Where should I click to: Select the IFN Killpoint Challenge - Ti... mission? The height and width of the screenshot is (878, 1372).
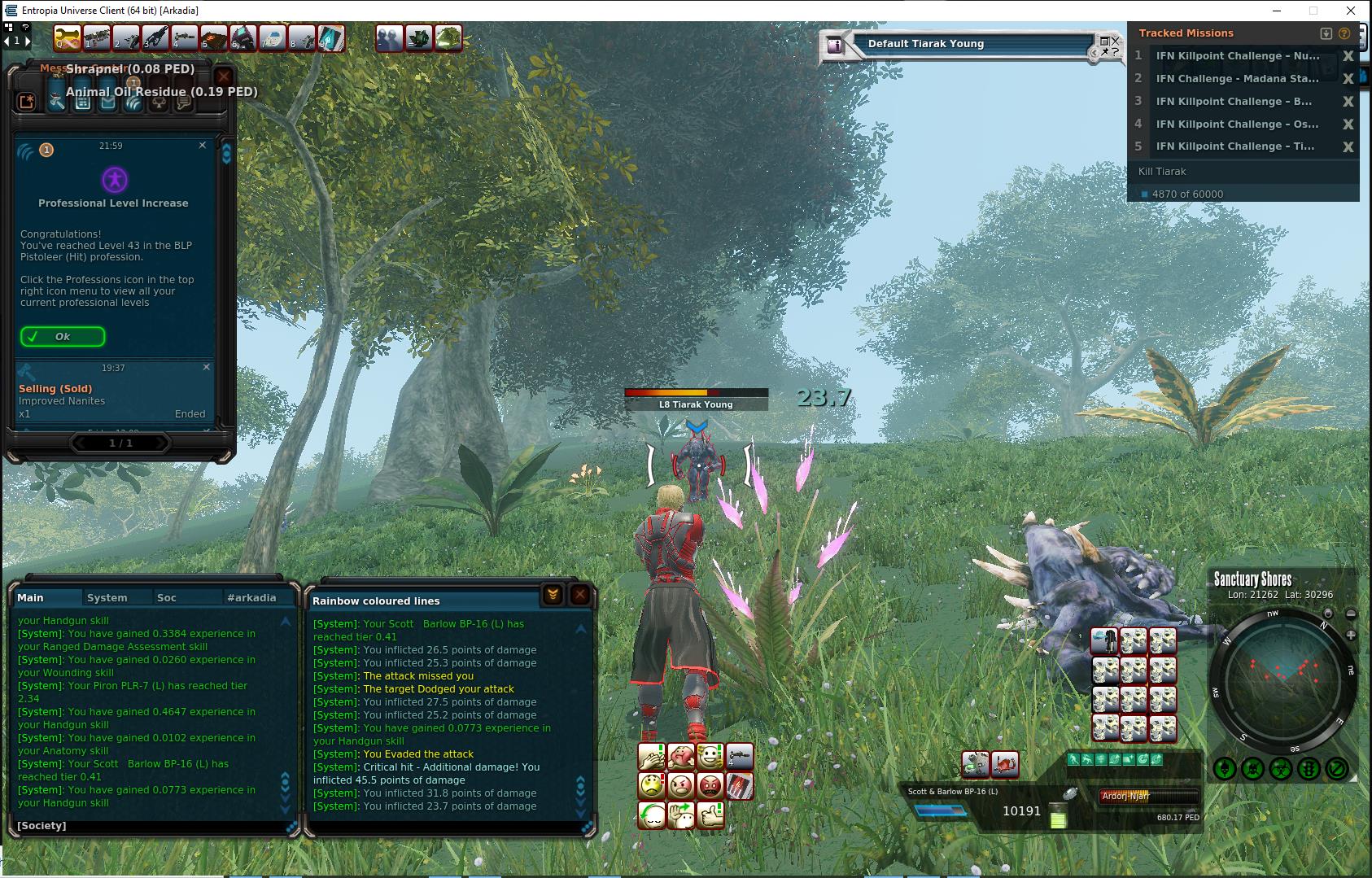[1234, 146]
